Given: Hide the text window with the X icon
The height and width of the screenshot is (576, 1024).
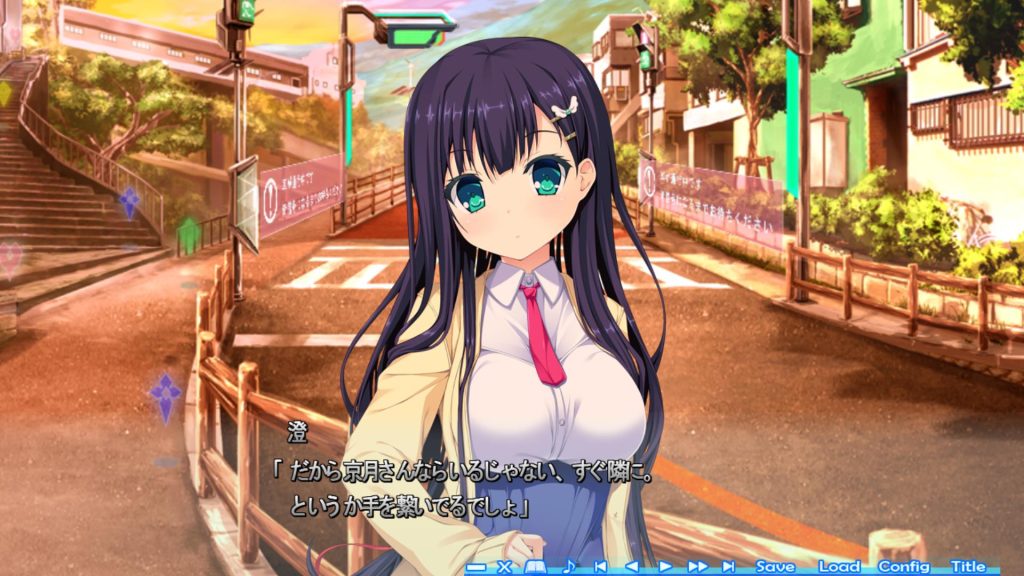Looking at the screenshot, I should 504,567.
